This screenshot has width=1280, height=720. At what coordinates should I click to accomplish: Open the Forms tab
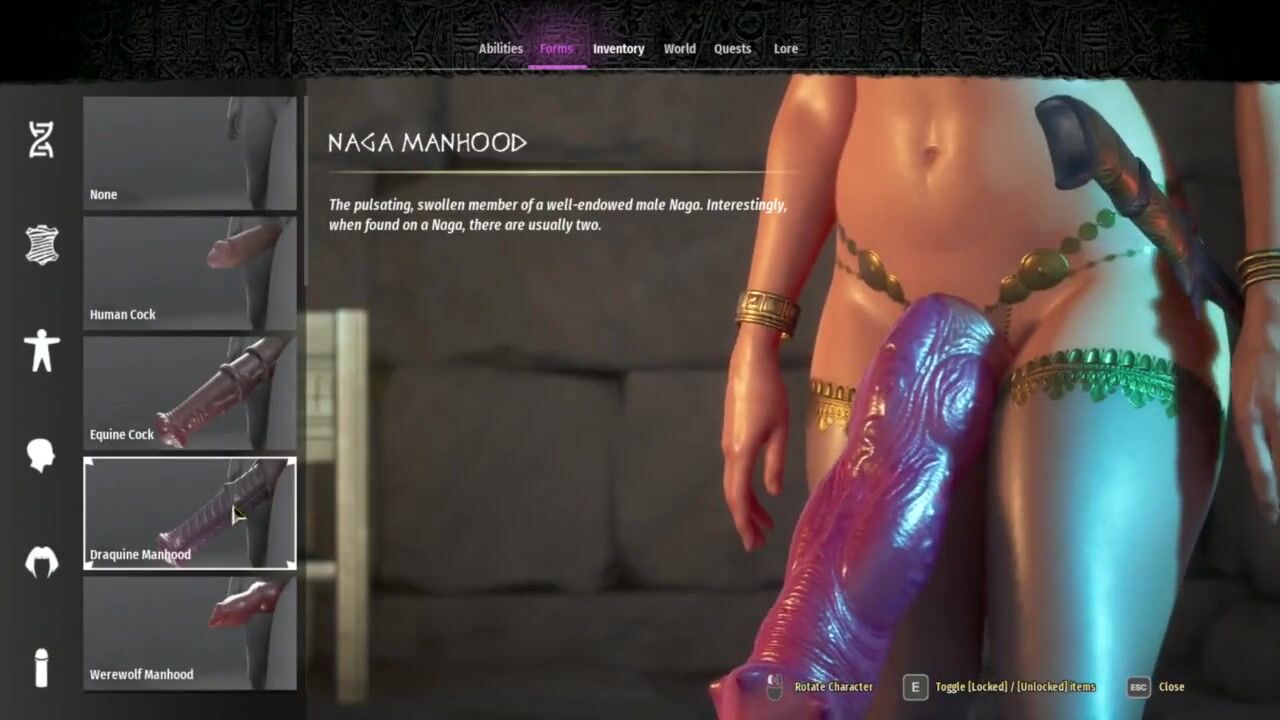point(556,48)
